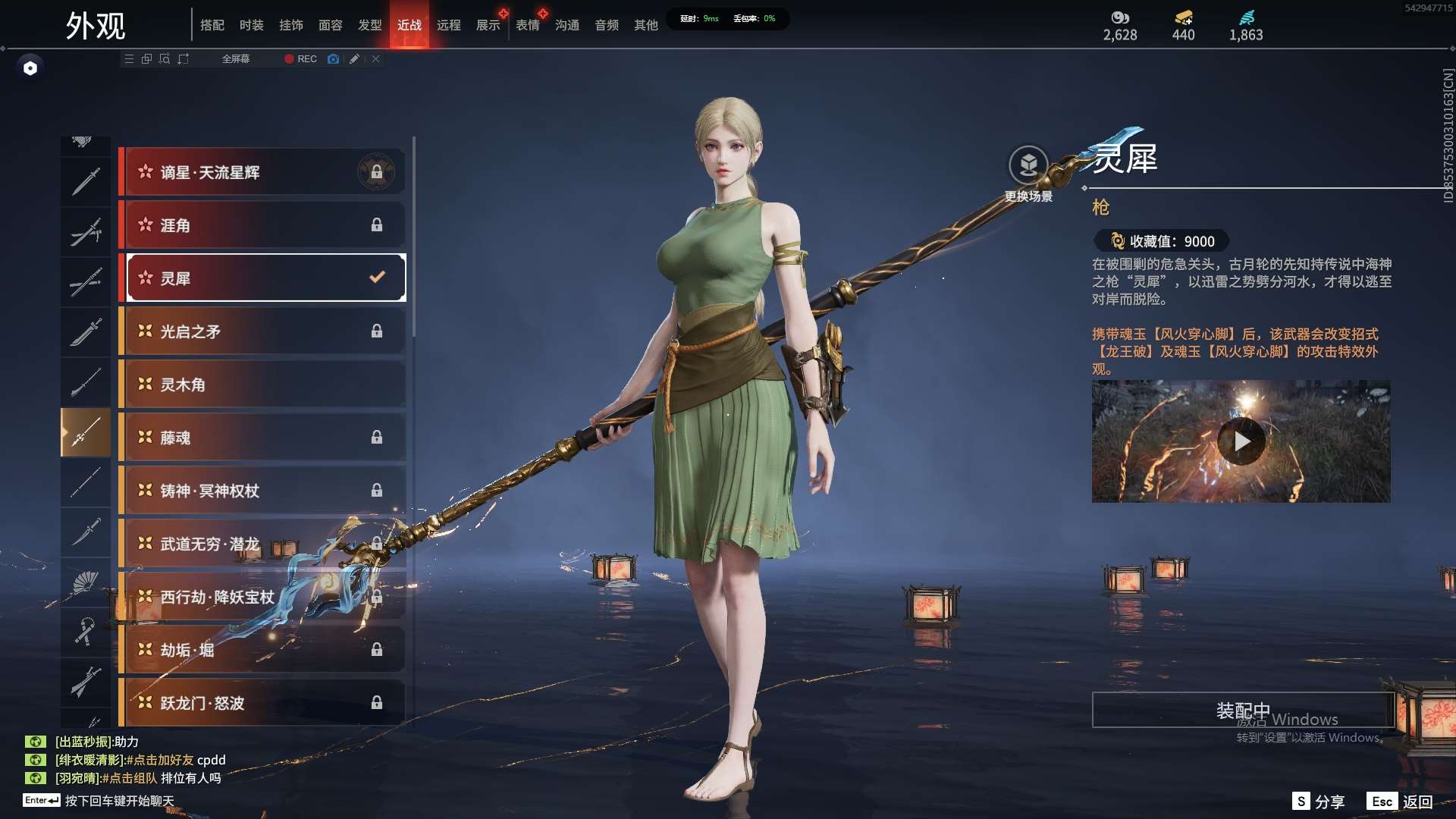Click the 装配中 equip button
The height and width of the screenshot is (819, 1456).
1243,711
